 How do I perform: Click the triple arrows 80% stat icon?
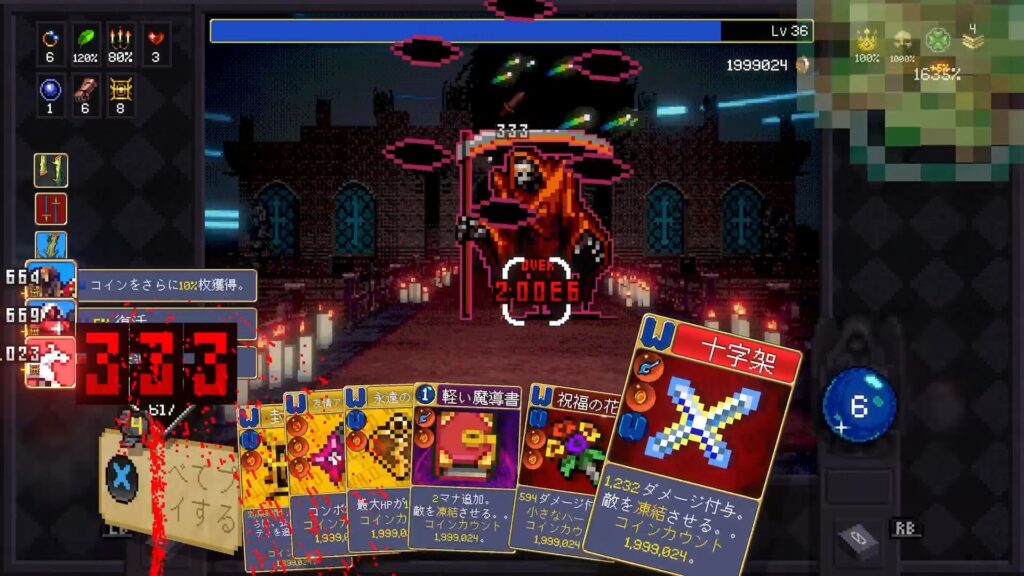pos(121,39)
